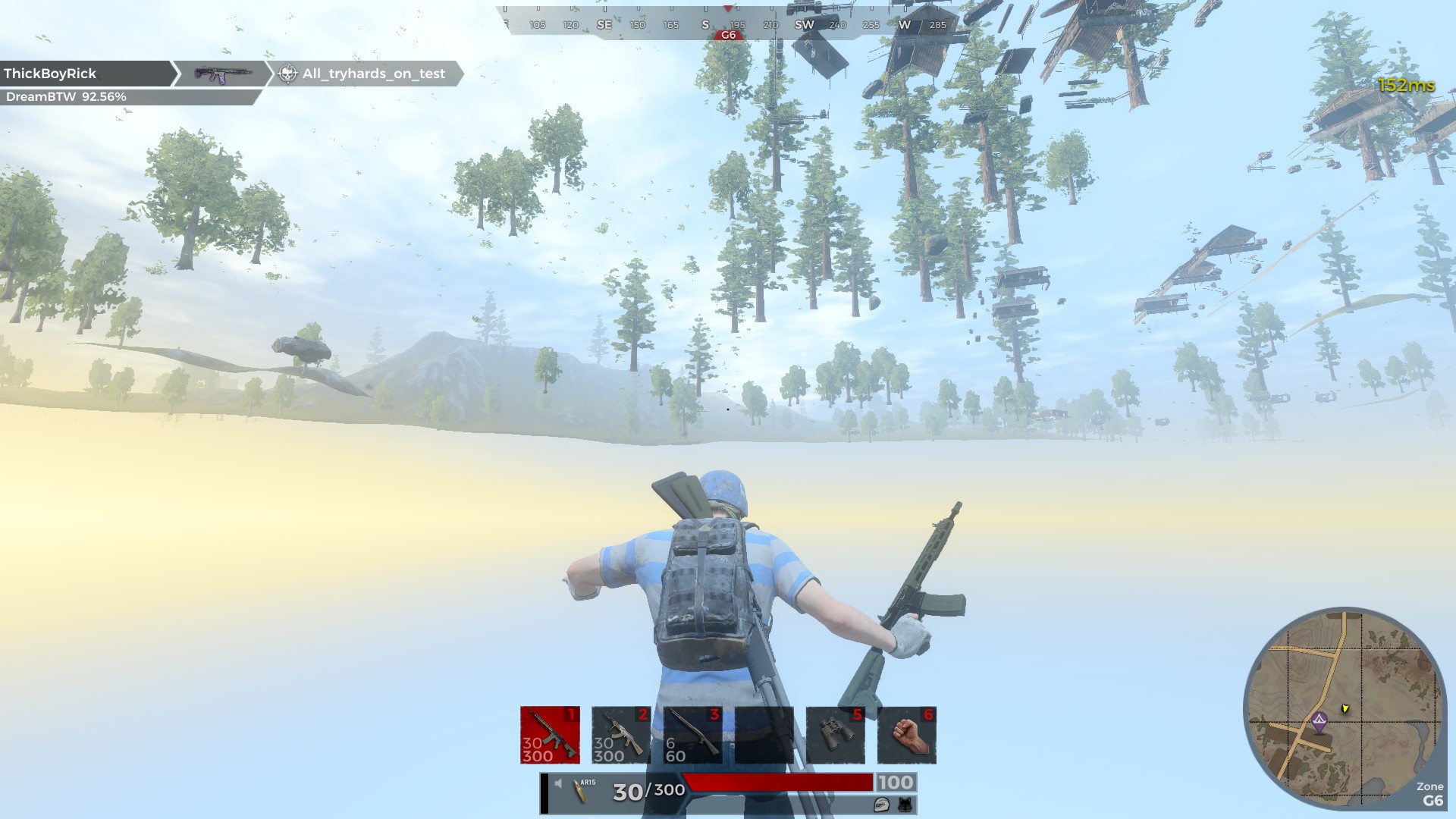The image size is (1456, 819).
Task: Toggle the empty hotbar slot 4
Action: coord(764,733)
